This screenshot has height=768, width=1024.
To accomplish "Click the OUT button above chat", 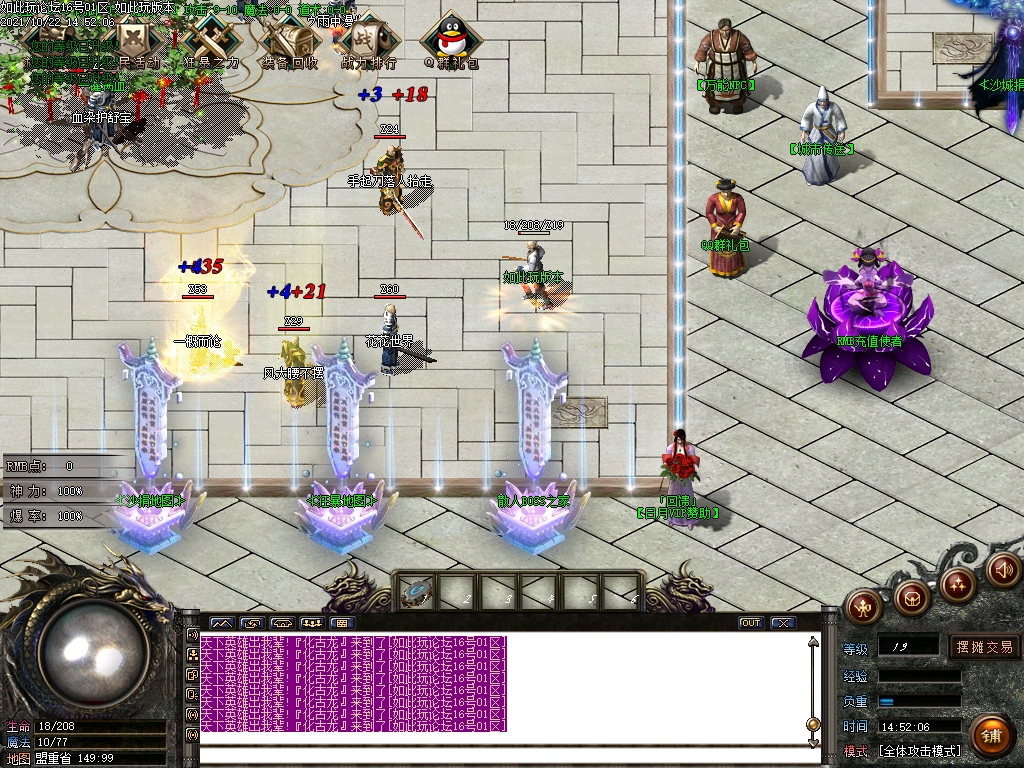I will [750, 623].
